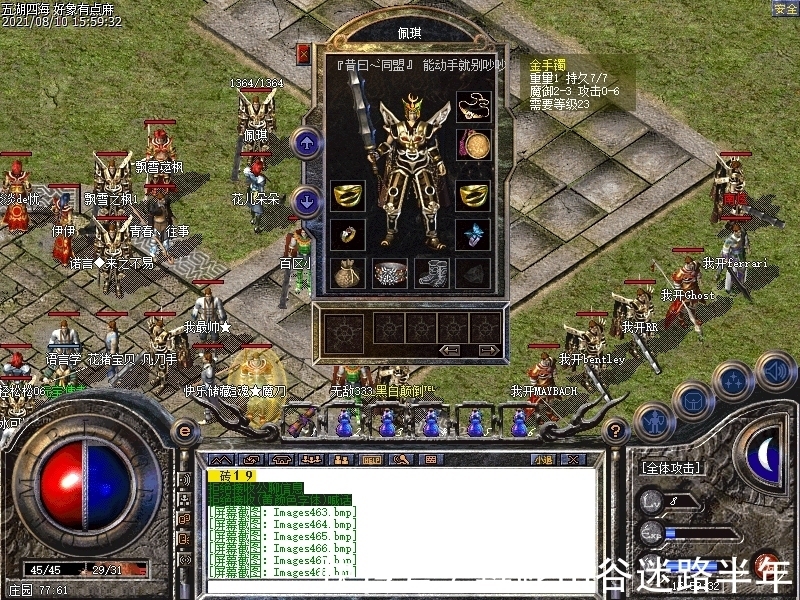
Task: Click the up arrow beside the equipment panel
Action: click(x=306, y=144)
